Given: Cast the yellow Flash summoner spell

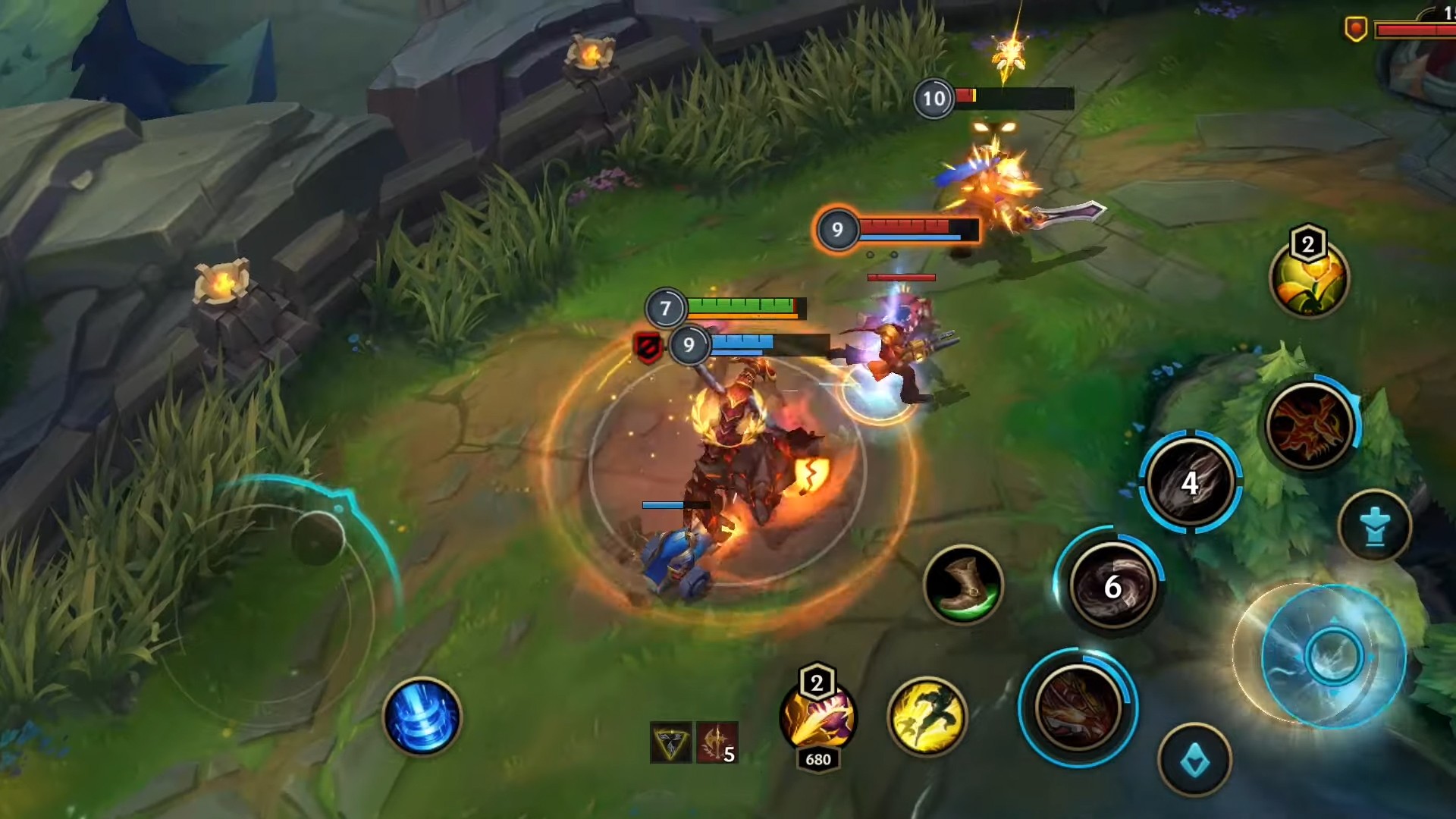Looking at the screenshot, I should click(926, 717).
